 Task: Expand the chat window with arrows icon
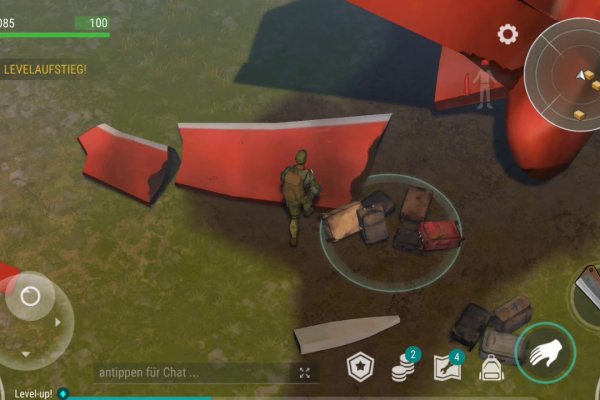[305, 372]
